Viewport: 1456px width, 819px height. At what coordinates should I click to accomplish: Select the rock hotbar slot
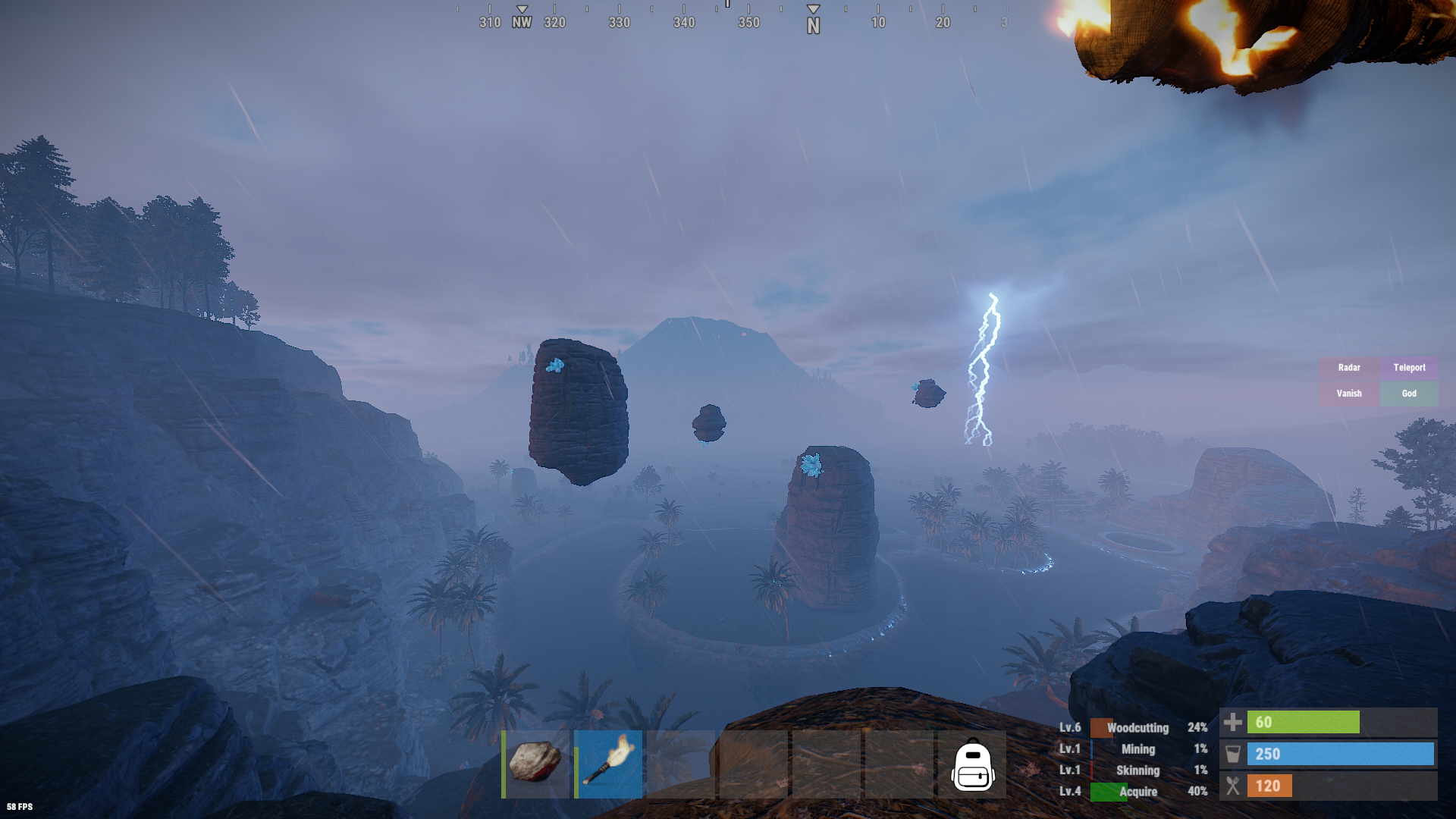535,764
